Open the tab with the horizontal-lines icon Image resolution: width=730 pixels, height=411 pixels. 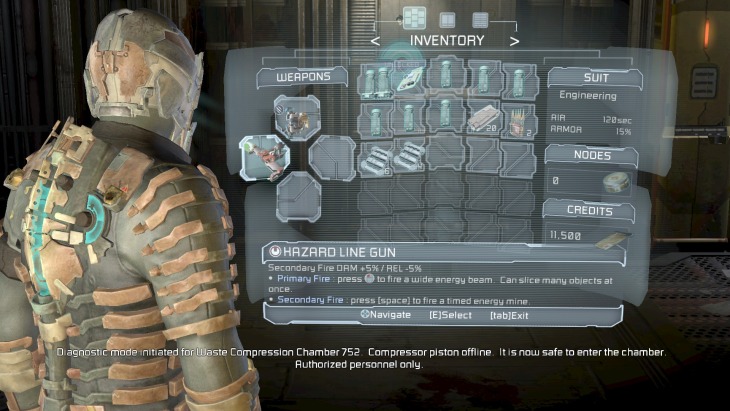(480, 18)
